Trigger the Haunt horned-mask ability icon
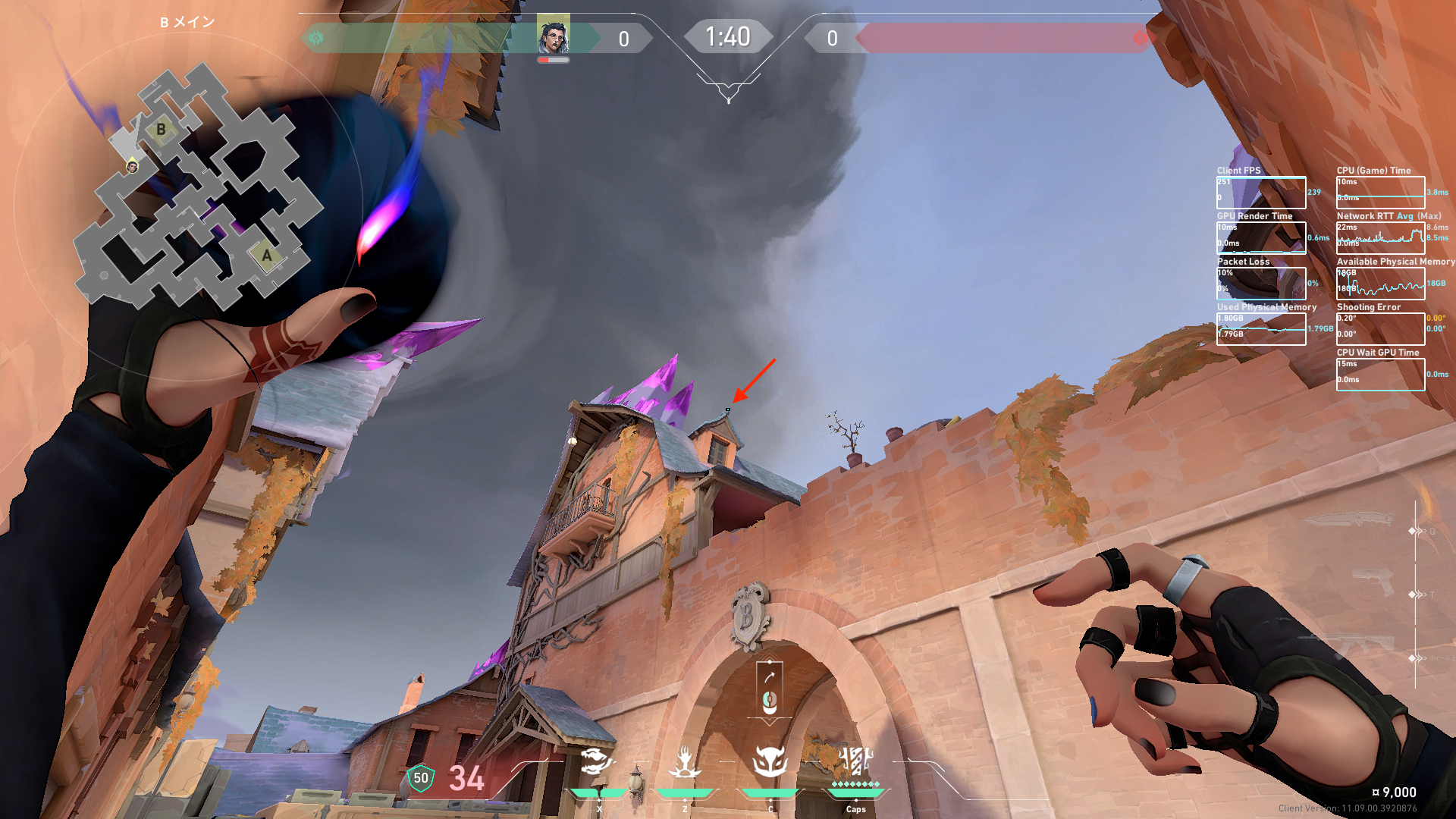 pos(770,761)
